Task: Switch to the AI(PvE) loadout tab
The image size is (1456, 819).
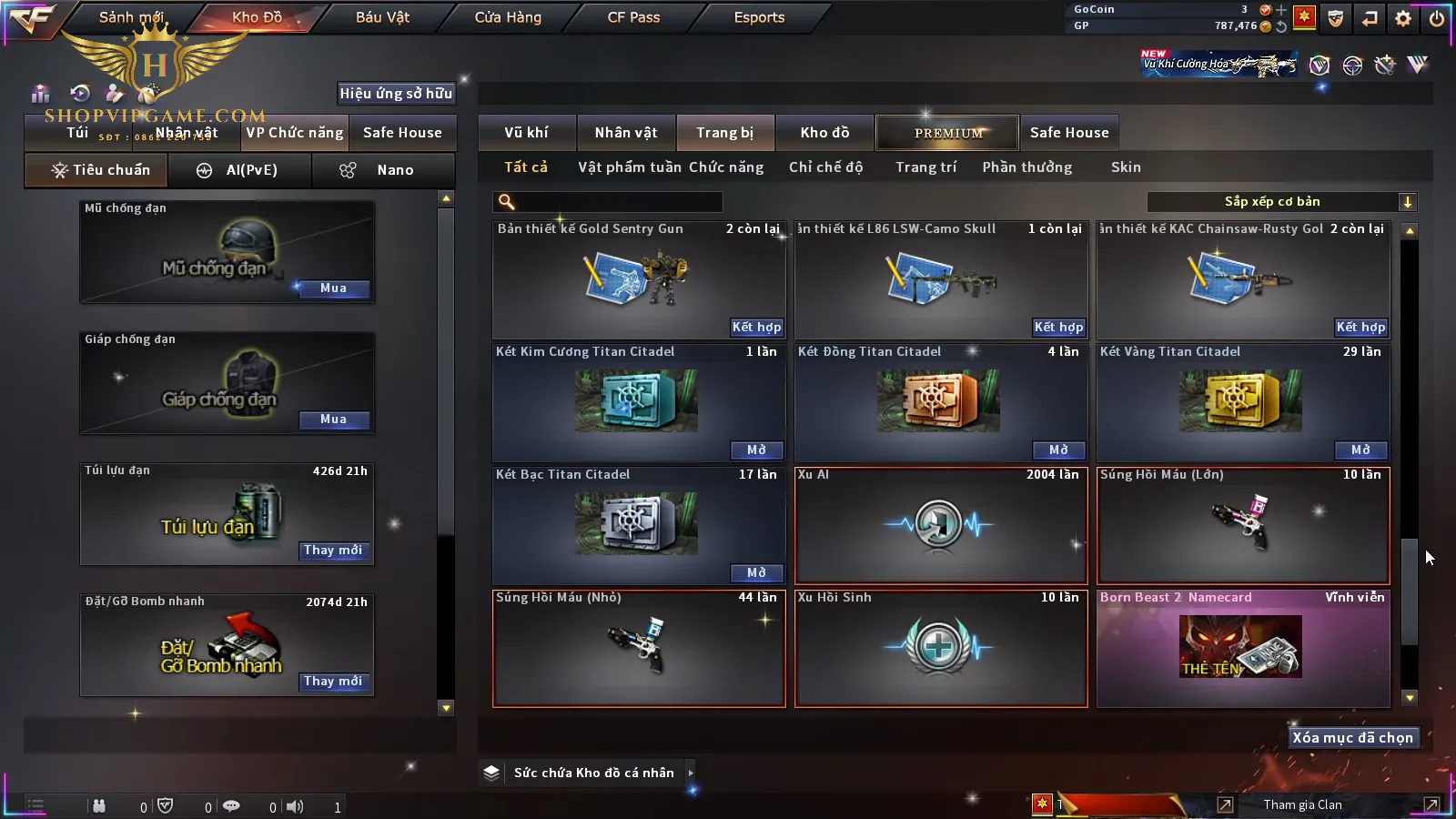Action: coord(240,170)
